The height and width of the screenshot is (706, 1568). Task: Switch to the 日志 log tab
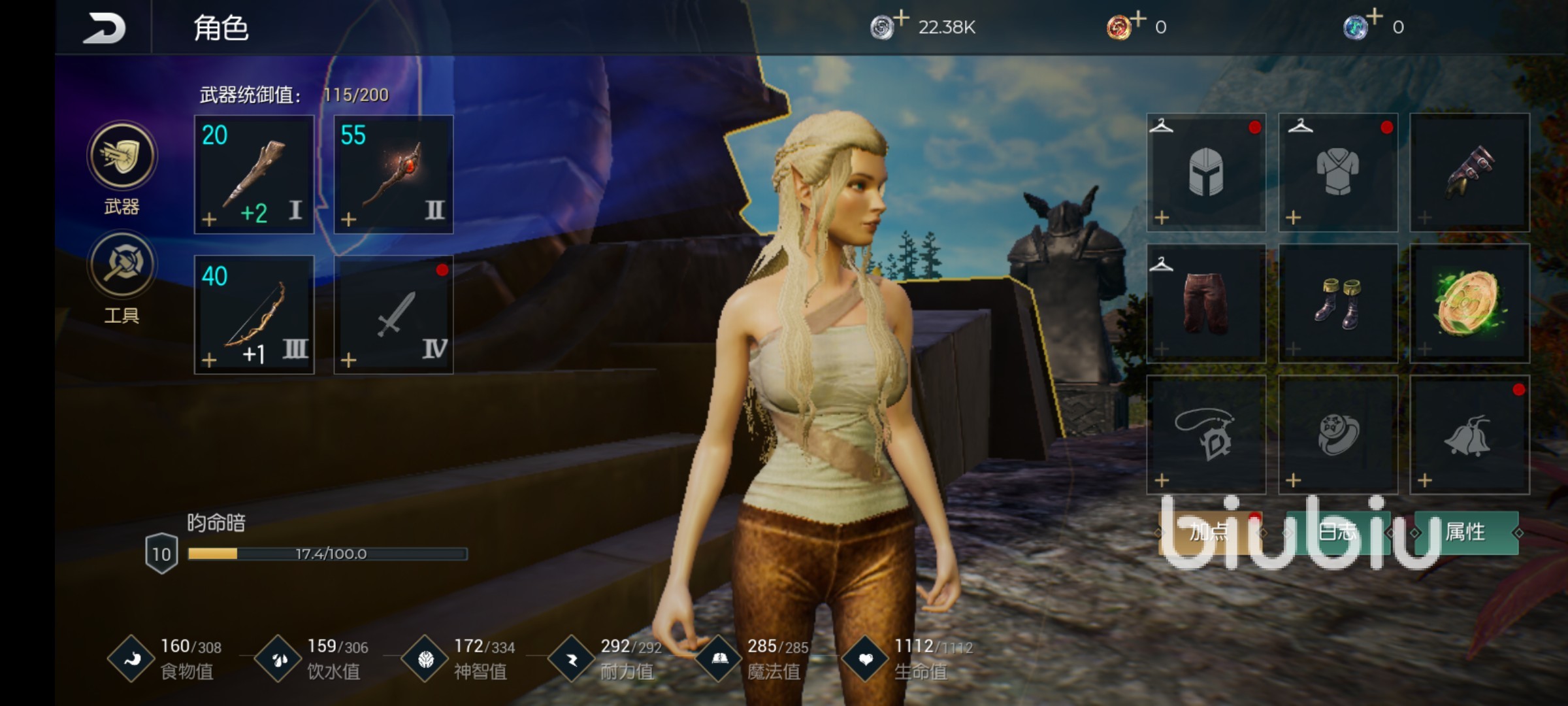click(1337, 533)
